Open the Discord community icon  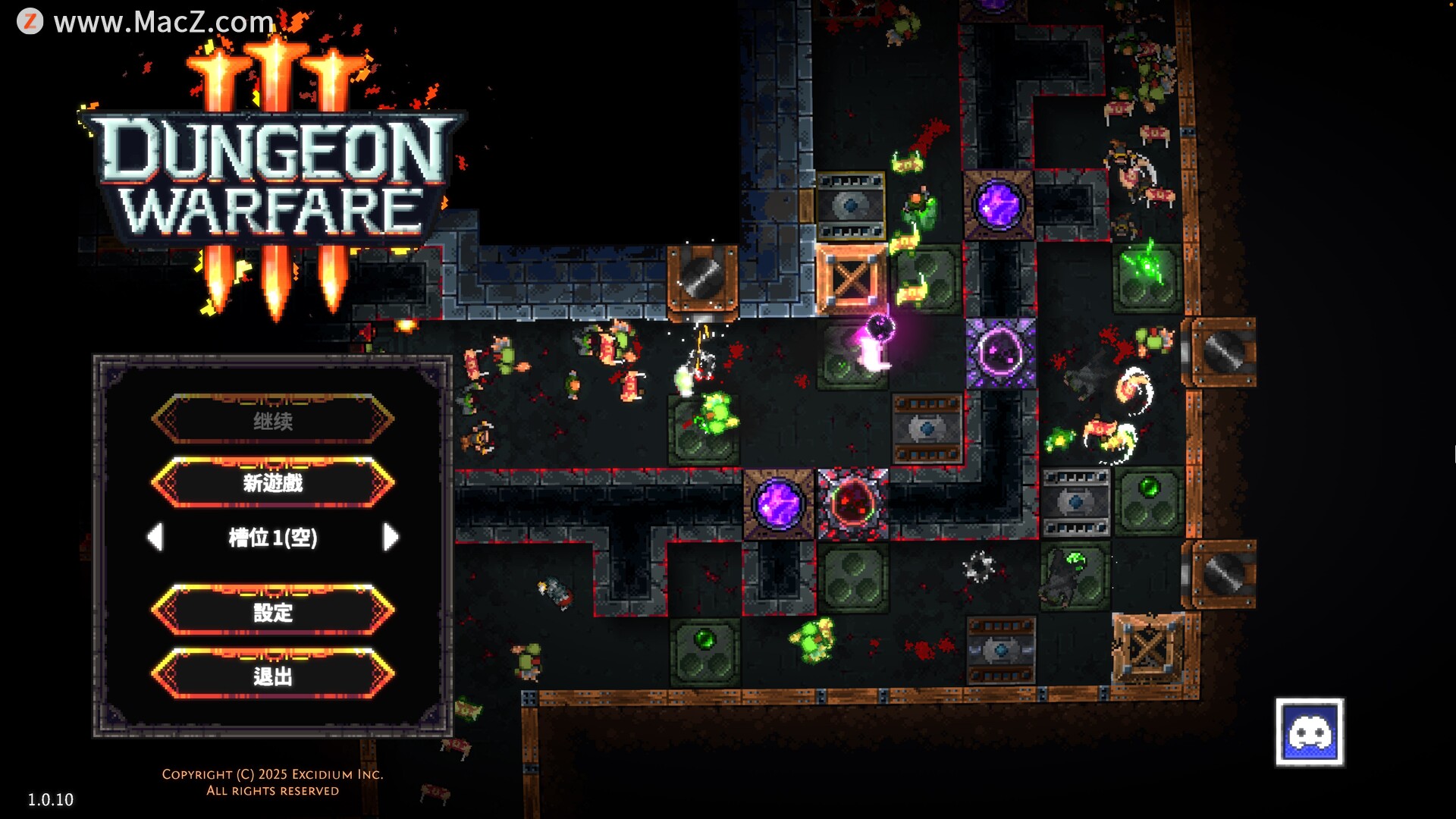[1309, 732]
